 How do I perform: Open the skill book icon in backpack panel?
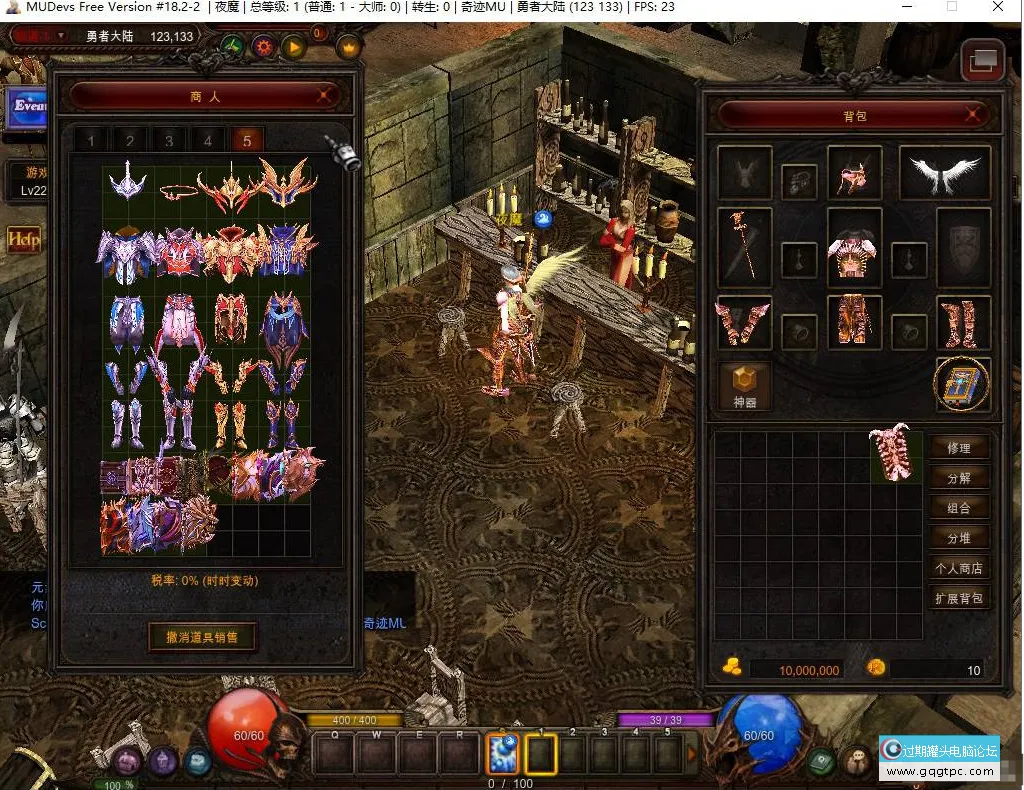(x=962, y=384)
